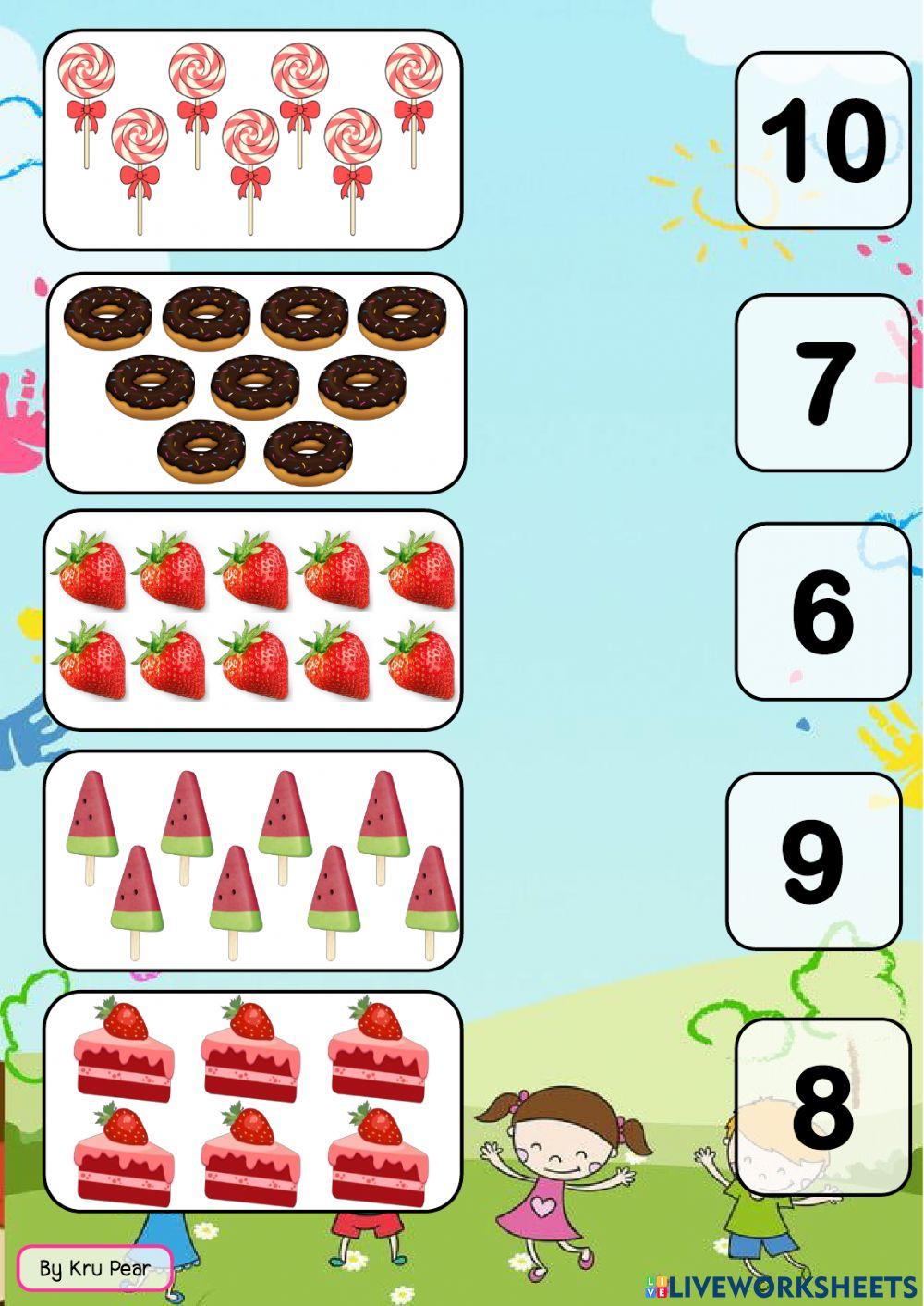Viewport: 924px width, 1306px height.
Task: Choose the number 7 tile
Action: point(822,383)
